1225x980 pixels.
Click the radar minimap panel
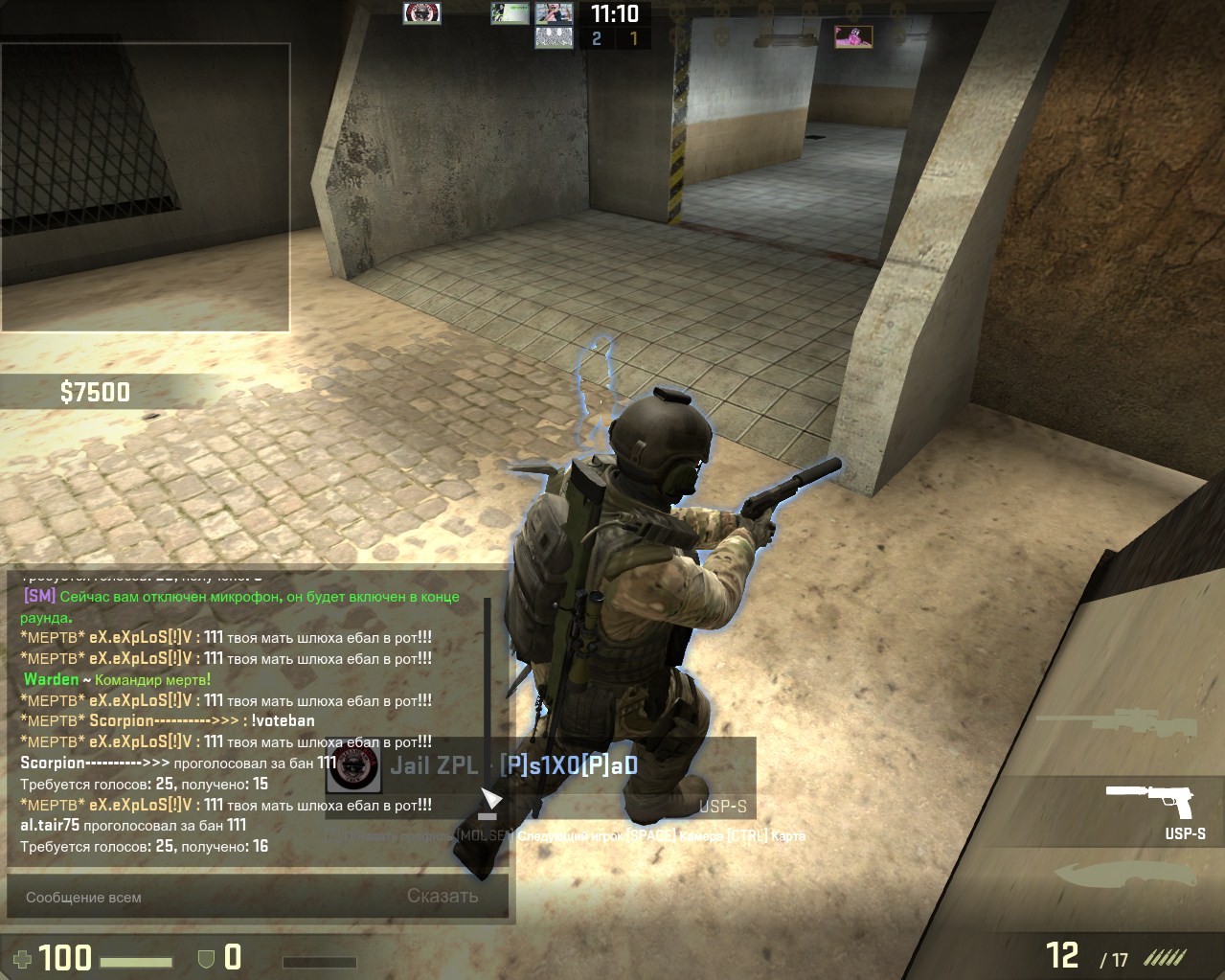(x=146, y=188)
